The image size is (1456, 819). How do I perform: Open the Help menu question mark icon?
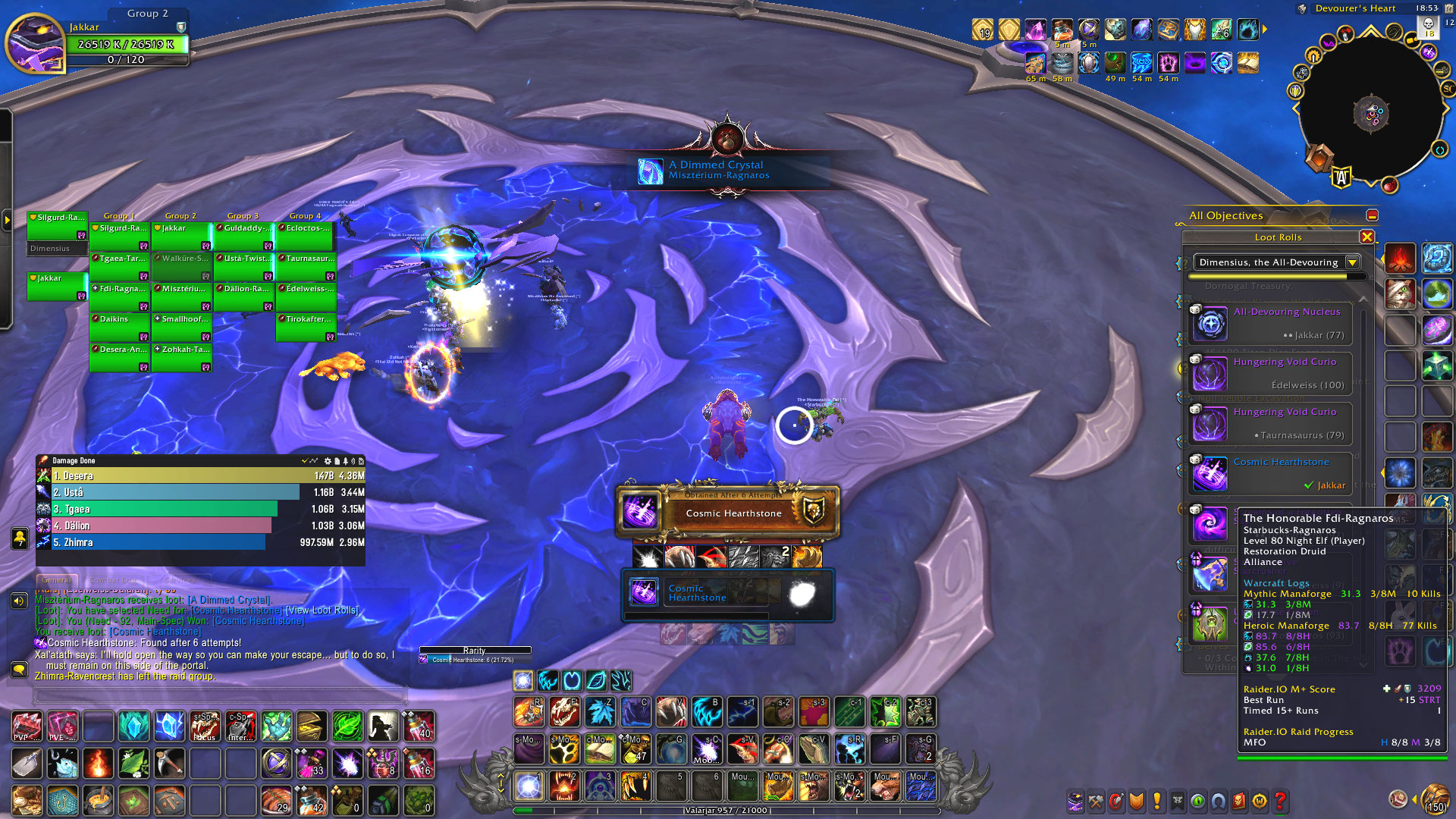click(x=1282, y=802)
